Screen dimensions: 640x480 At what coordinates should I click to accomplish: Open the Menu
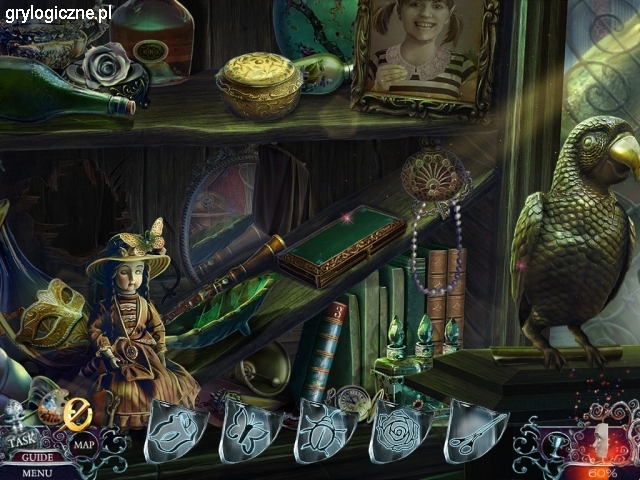[x=36, y=472]
